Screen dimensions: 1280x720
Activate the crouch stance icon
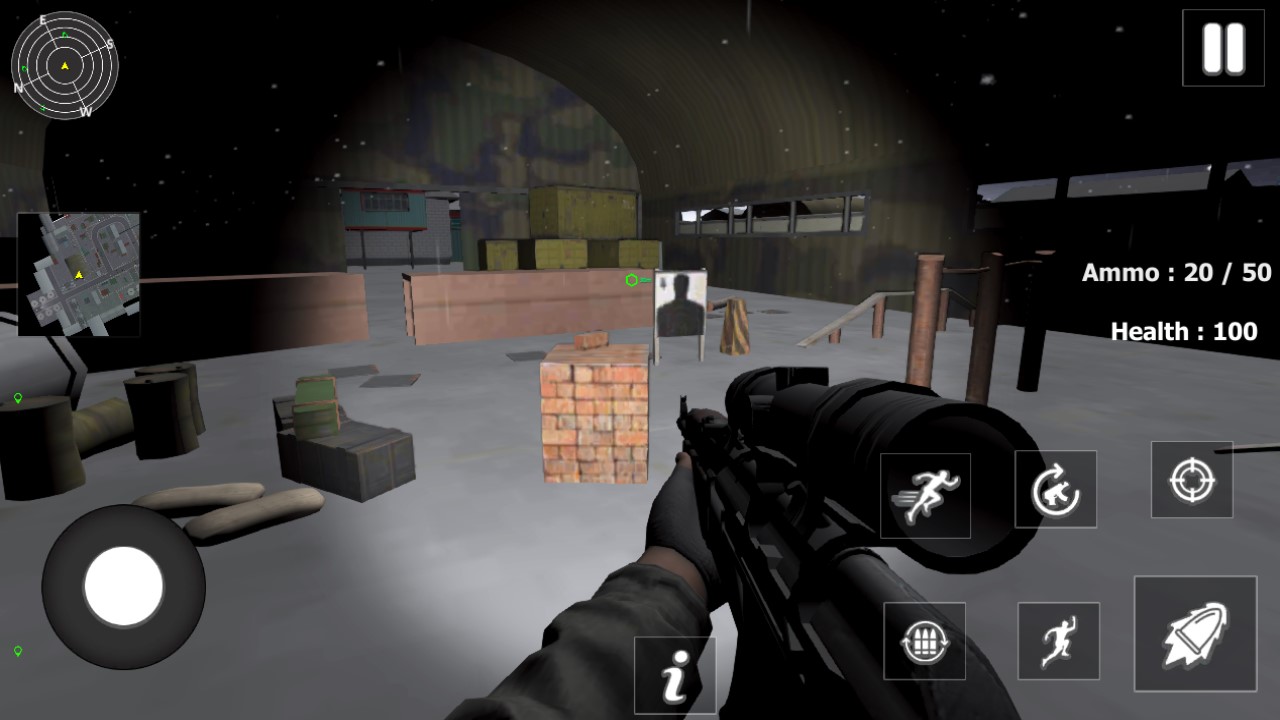pyautogui.click(x=1058, y=489)
